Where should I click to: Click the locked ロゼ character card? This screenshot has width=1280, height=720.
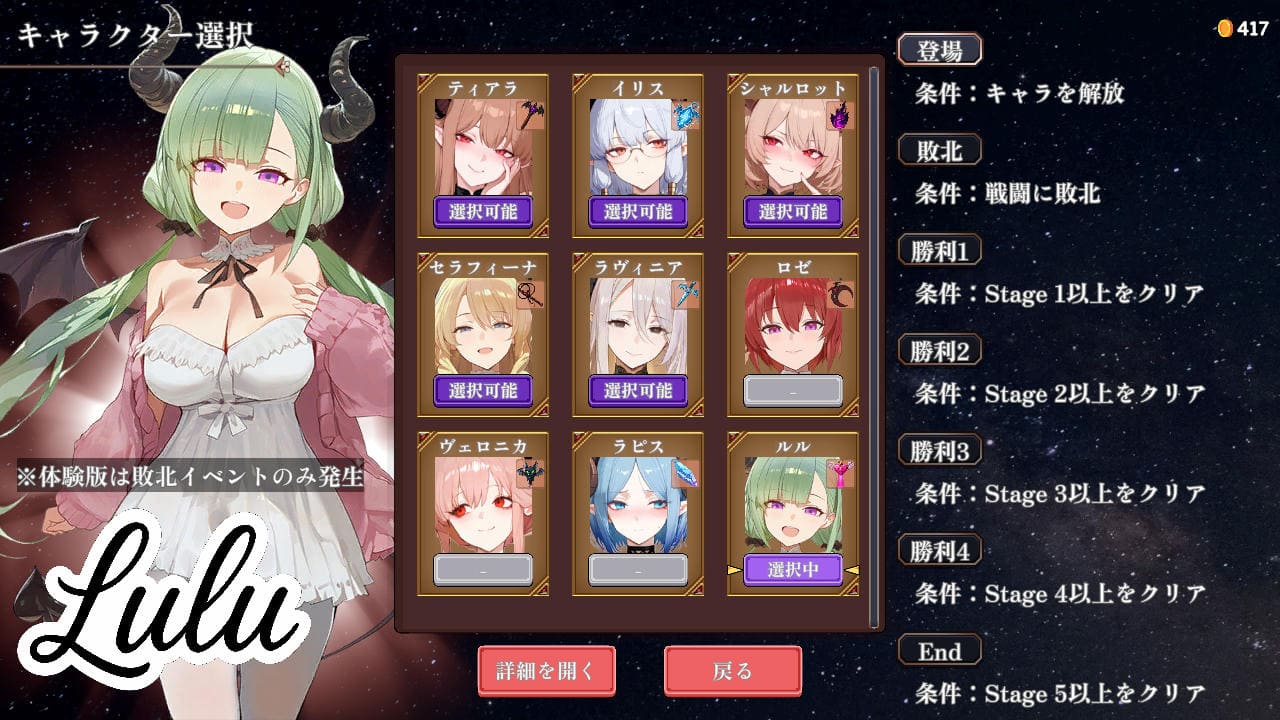click(792, 334)
